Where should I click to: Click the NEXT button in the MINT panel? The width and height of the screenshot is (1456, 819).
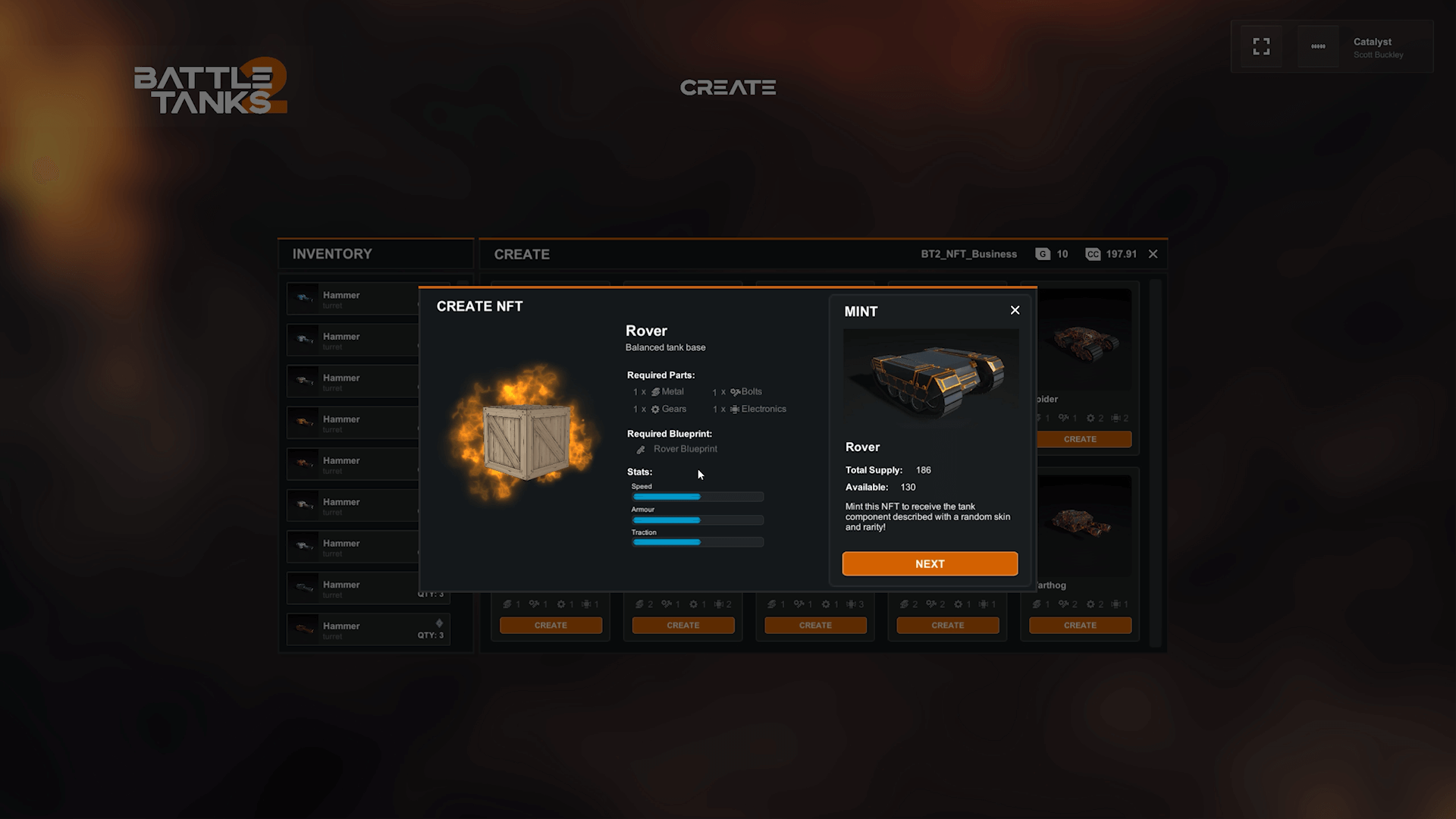click(930, 563)
